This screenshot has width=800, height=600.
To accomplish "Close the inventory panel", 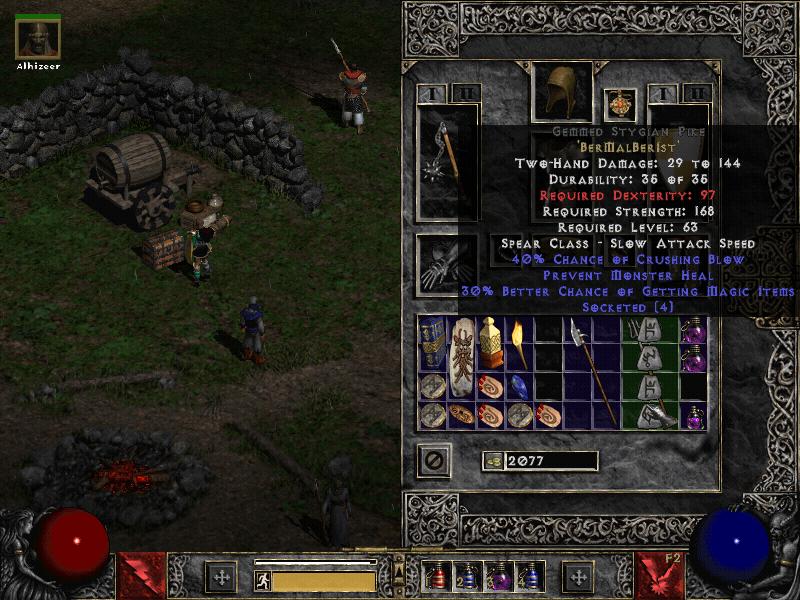I will (433, 460).
